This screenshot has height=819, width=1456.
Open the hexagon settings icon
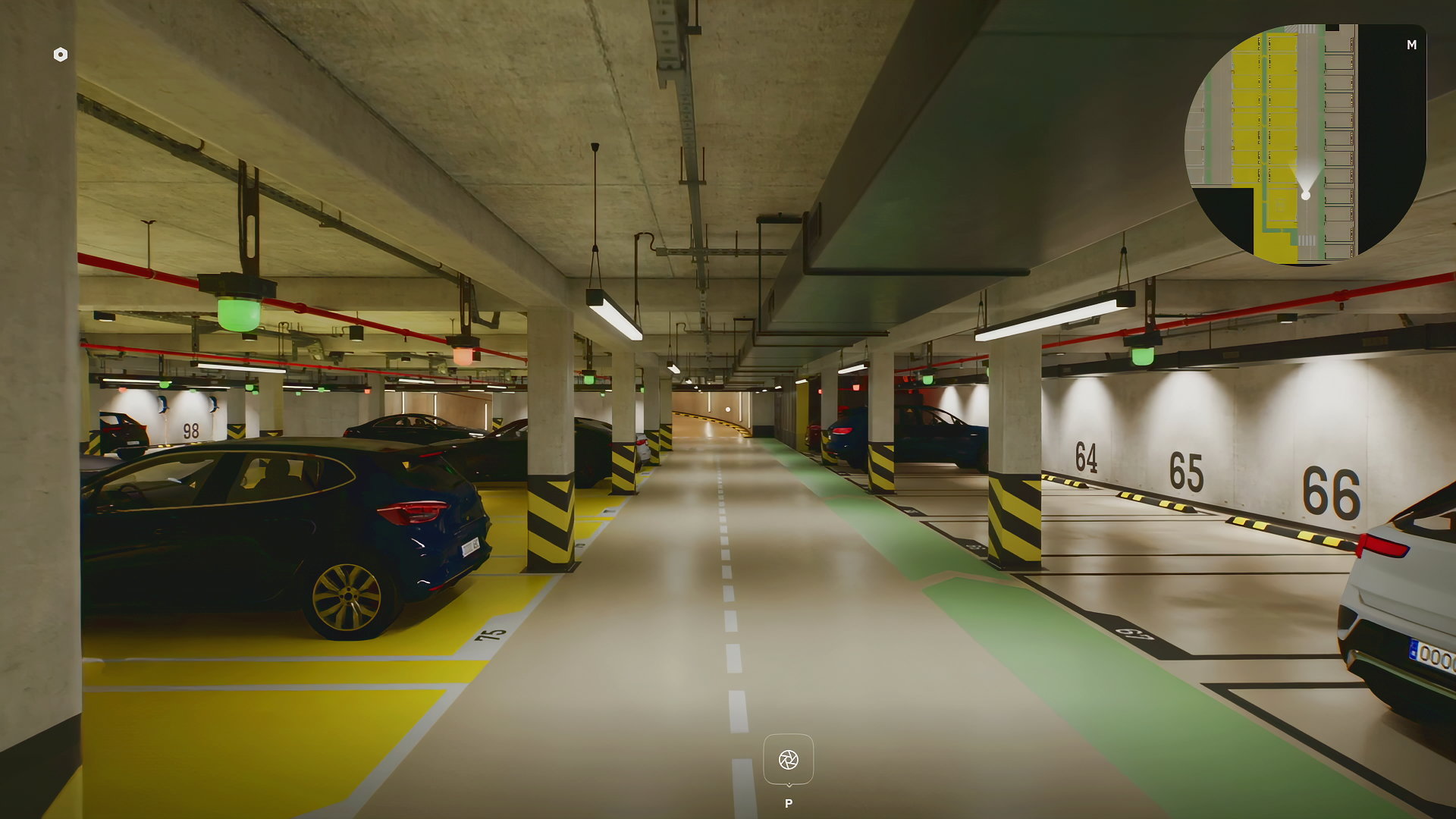coord(61,55)
